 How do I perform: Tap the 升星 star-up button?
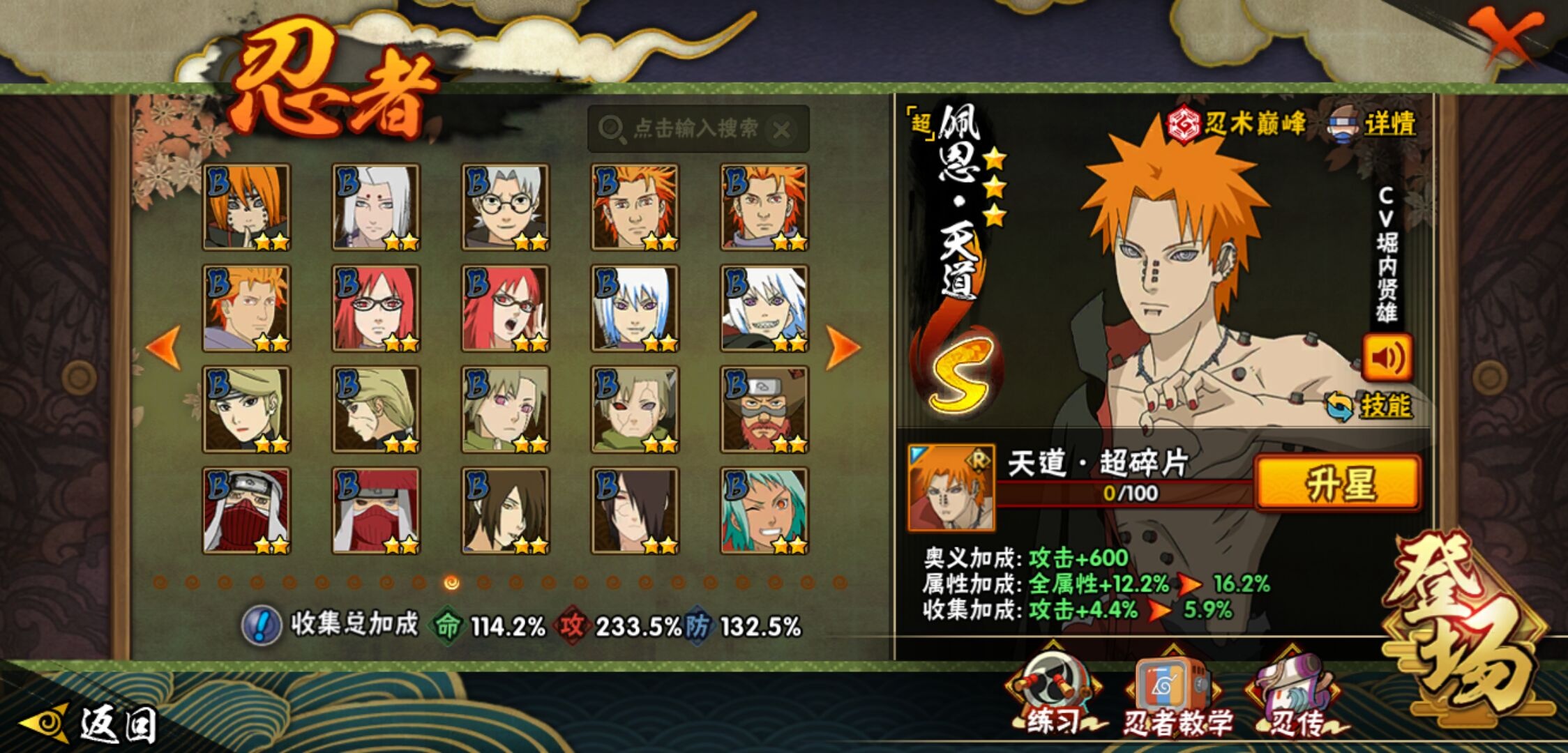(1337, 484)
